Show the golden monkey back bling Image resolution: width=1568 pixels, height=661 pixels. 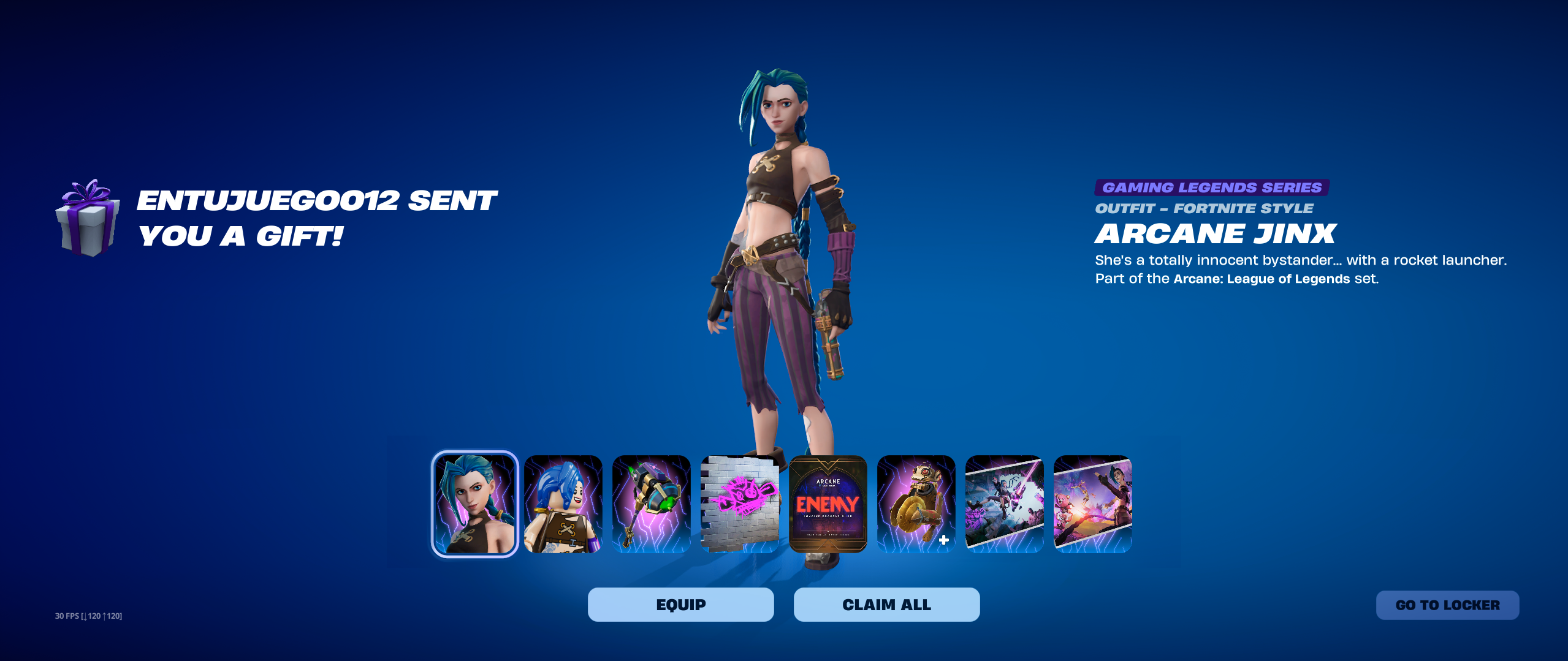[916, 504]
